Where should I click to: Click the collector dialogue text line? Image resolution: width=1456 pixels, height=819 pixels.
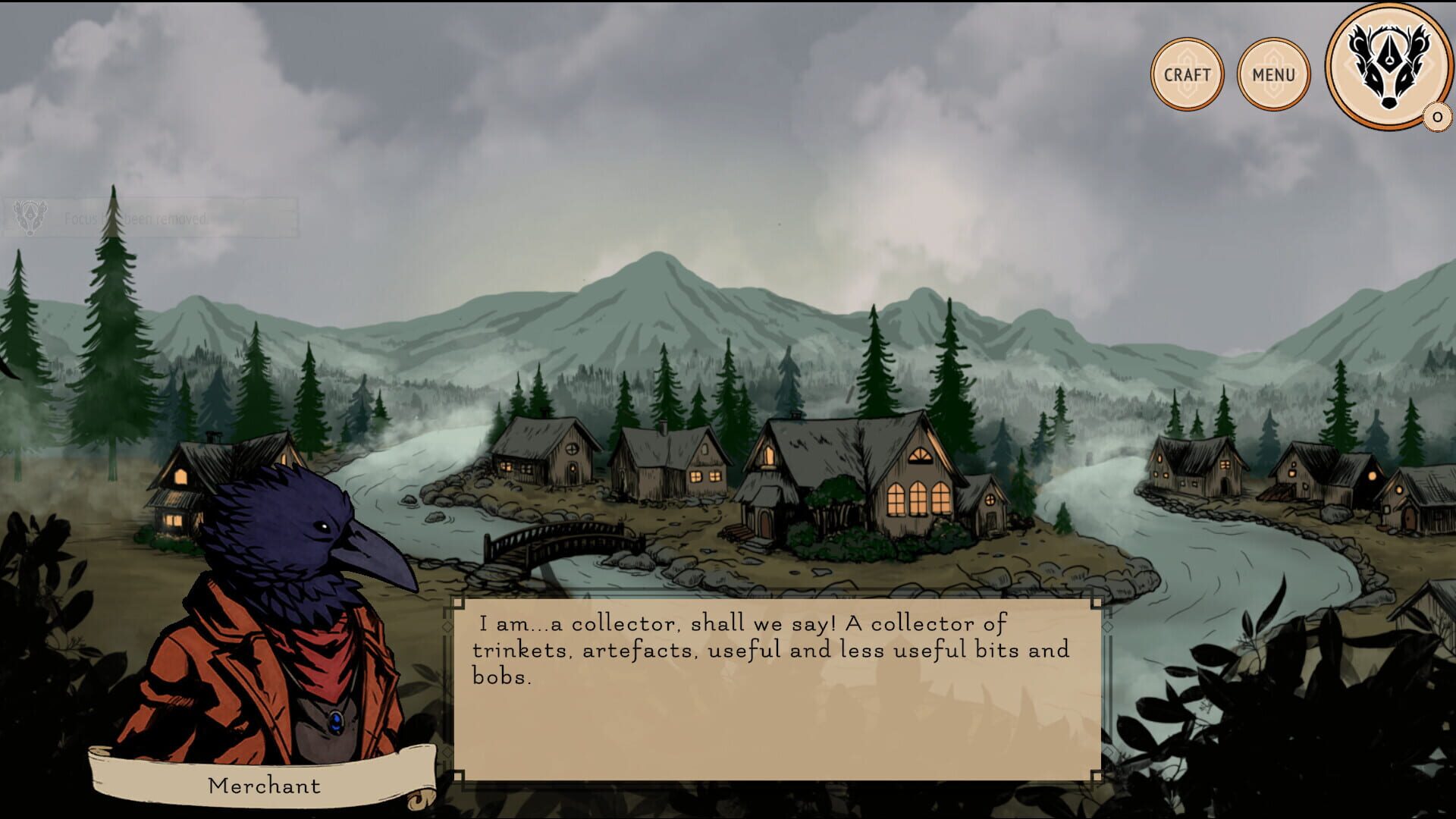pos(743,626)
